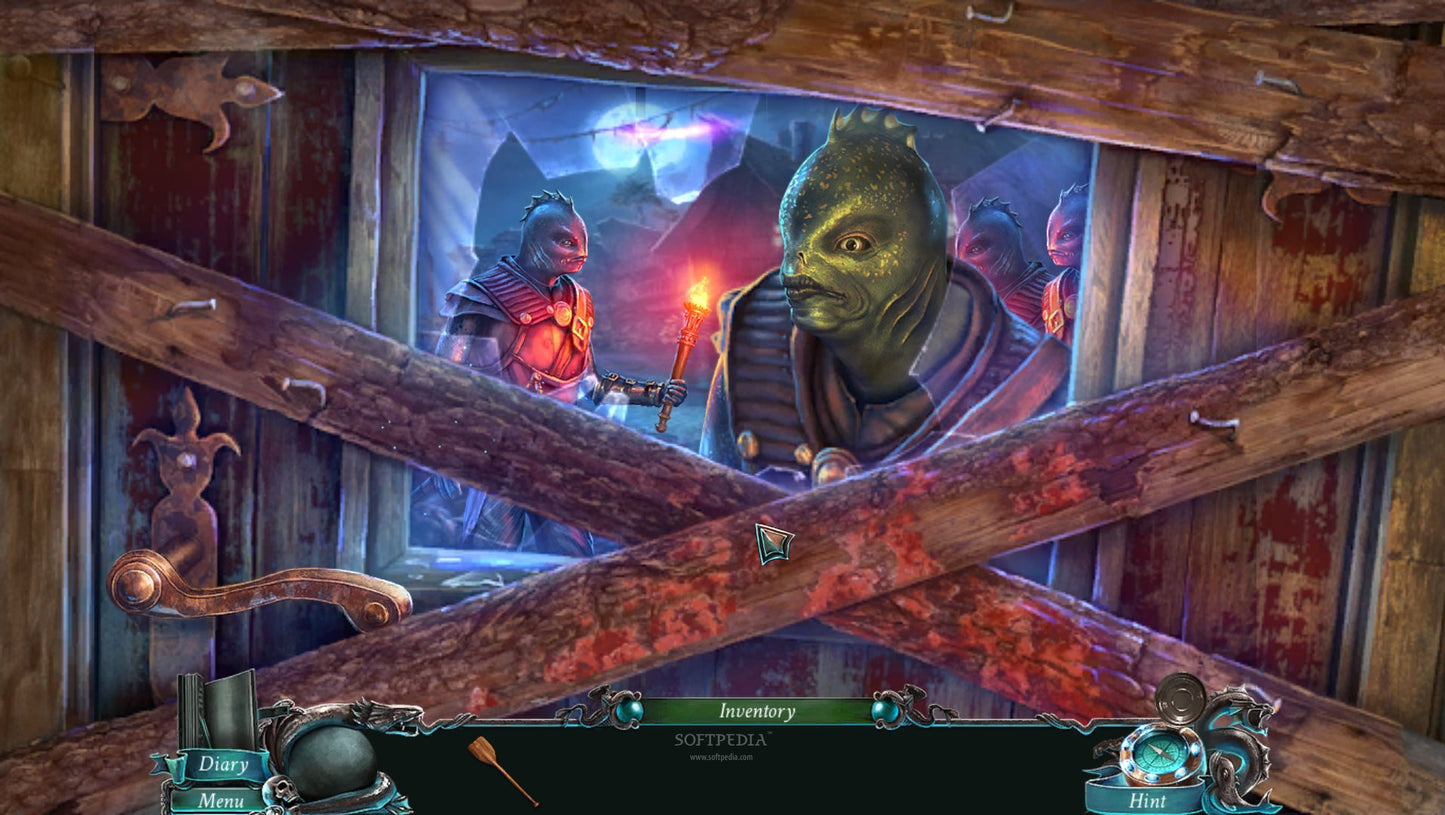The height and width of the screenshot is (815, 1445).
Task: Open the Menu
Action: click(x=221, y=801)
